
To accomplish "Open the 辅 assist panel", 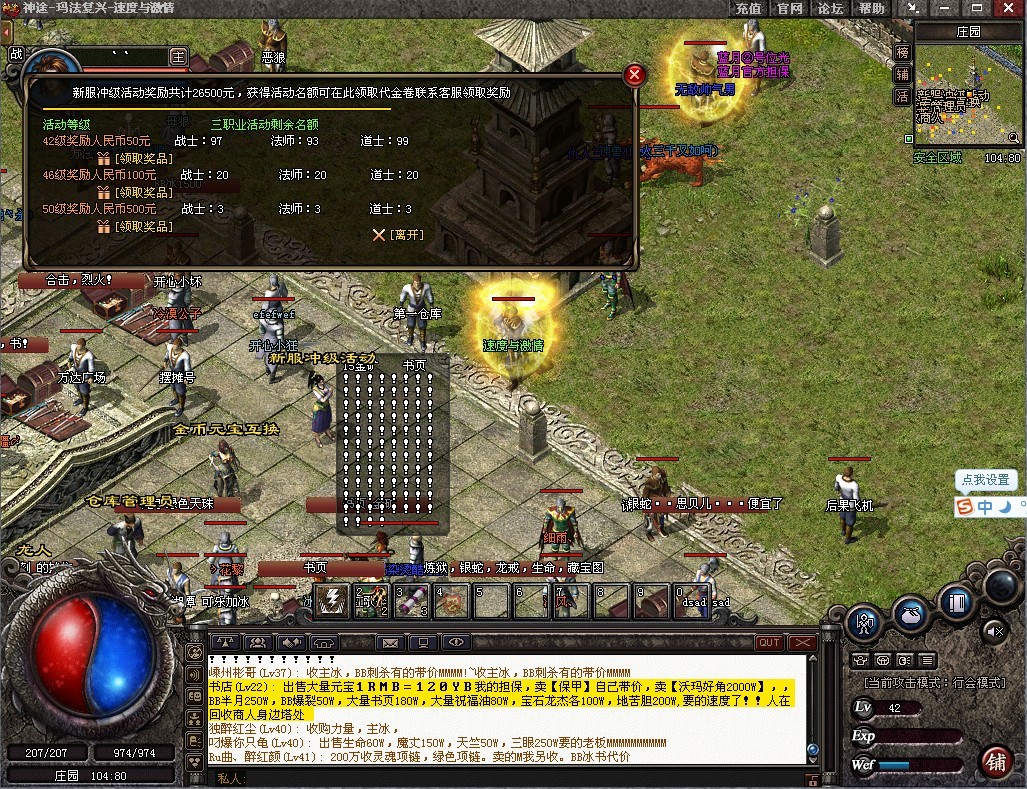I will click(902, 74).
